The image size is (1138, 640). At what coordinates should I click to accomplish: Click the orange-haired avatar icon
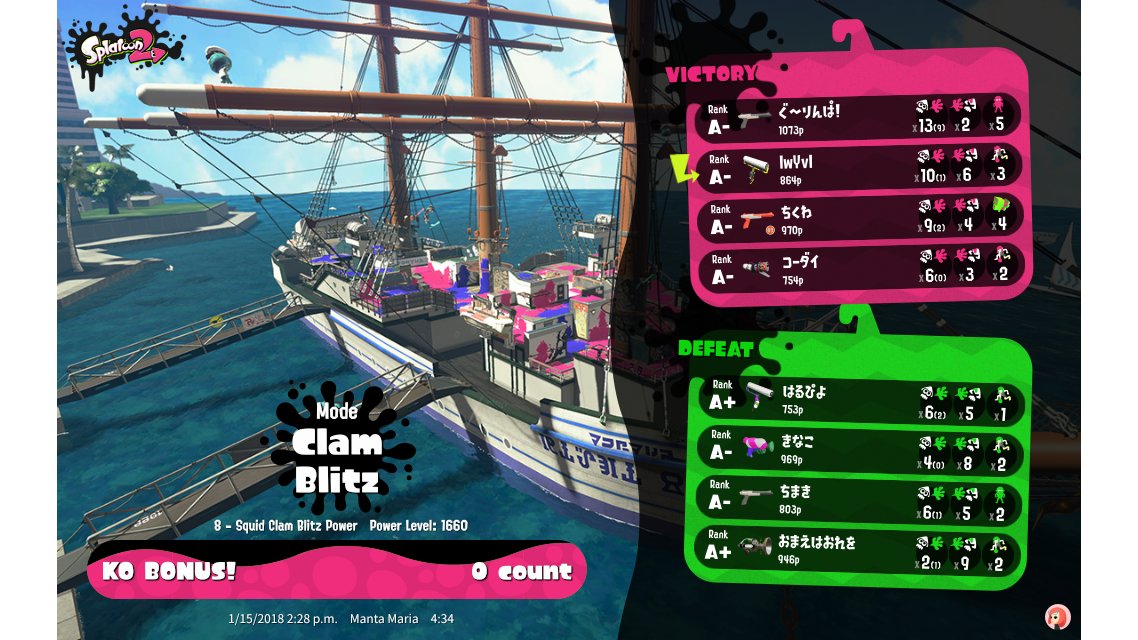click(1056, 616)
